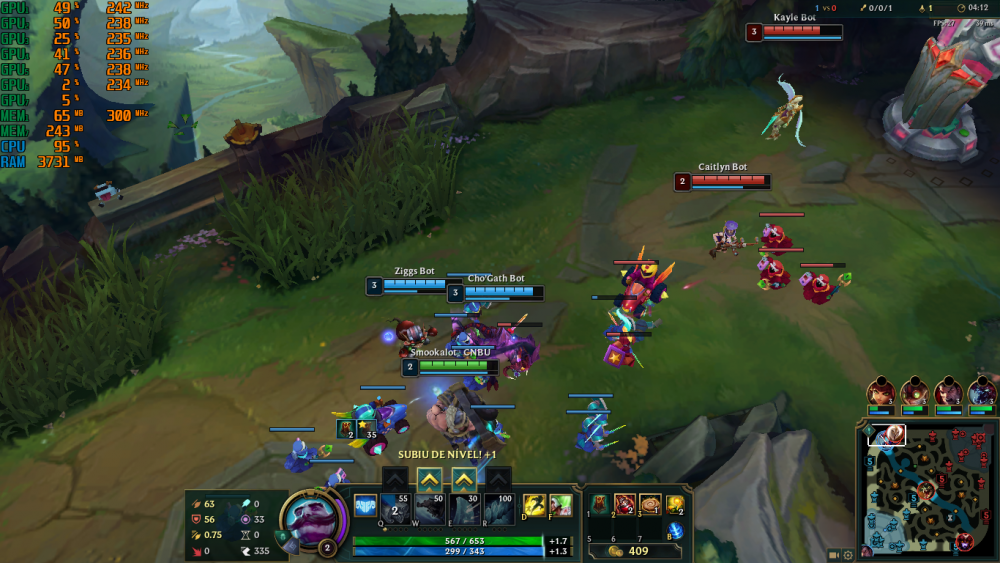Use the yellow ward trinket
This screenshot has width=1000, height=563.
676,504
